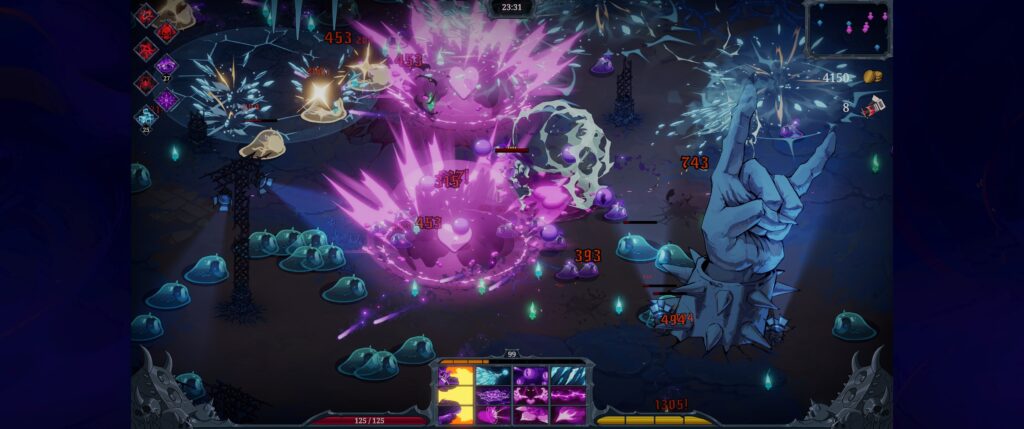Select the falling ice shards ability

tap(566, 377)
